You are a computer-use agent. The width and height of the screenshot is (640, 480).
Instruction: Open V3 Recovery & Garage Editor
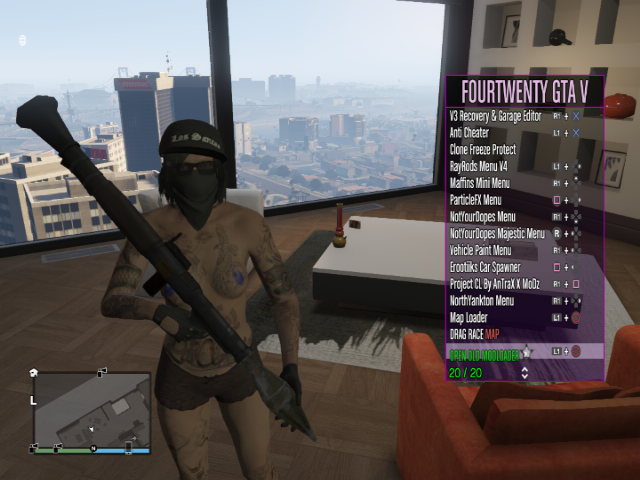click(498, 116)
